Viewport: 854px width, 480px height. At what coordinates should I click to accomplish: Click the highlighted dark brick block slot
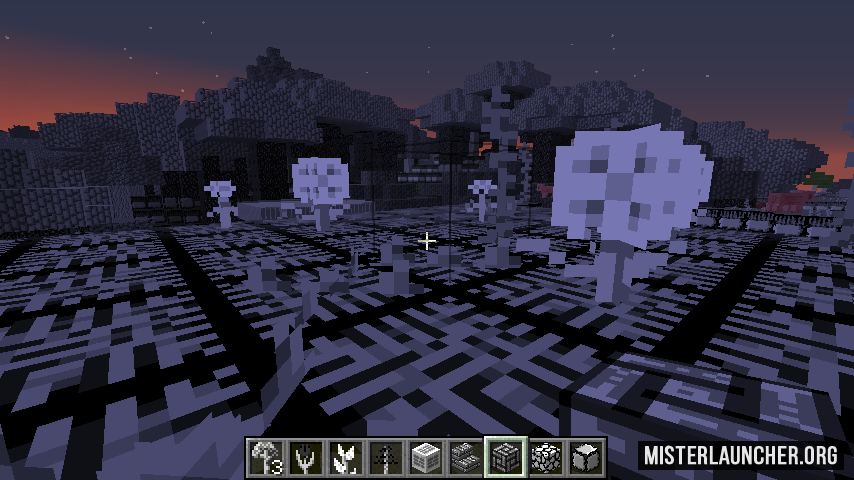tap(506, 458)
